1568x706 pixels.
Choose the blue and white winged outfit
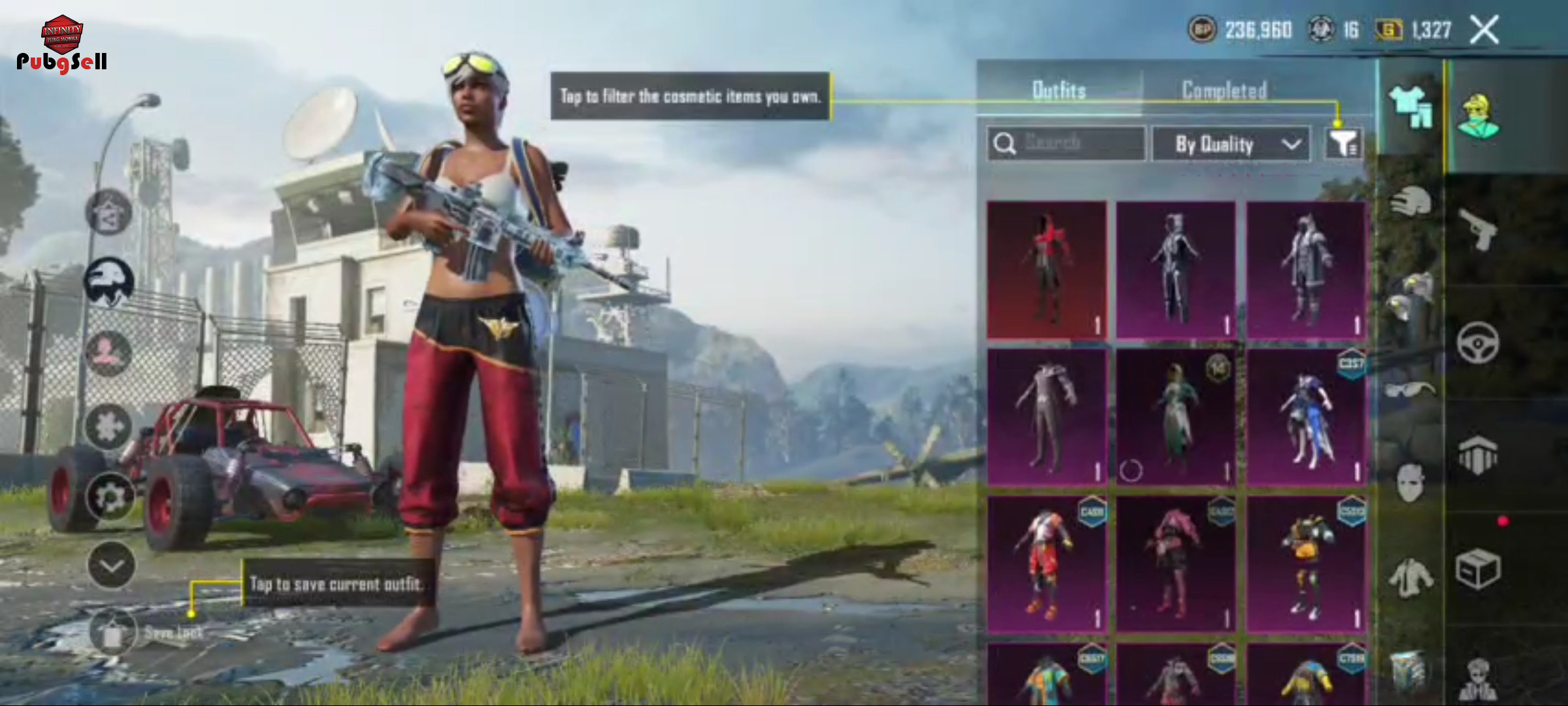click(1306, 417)
